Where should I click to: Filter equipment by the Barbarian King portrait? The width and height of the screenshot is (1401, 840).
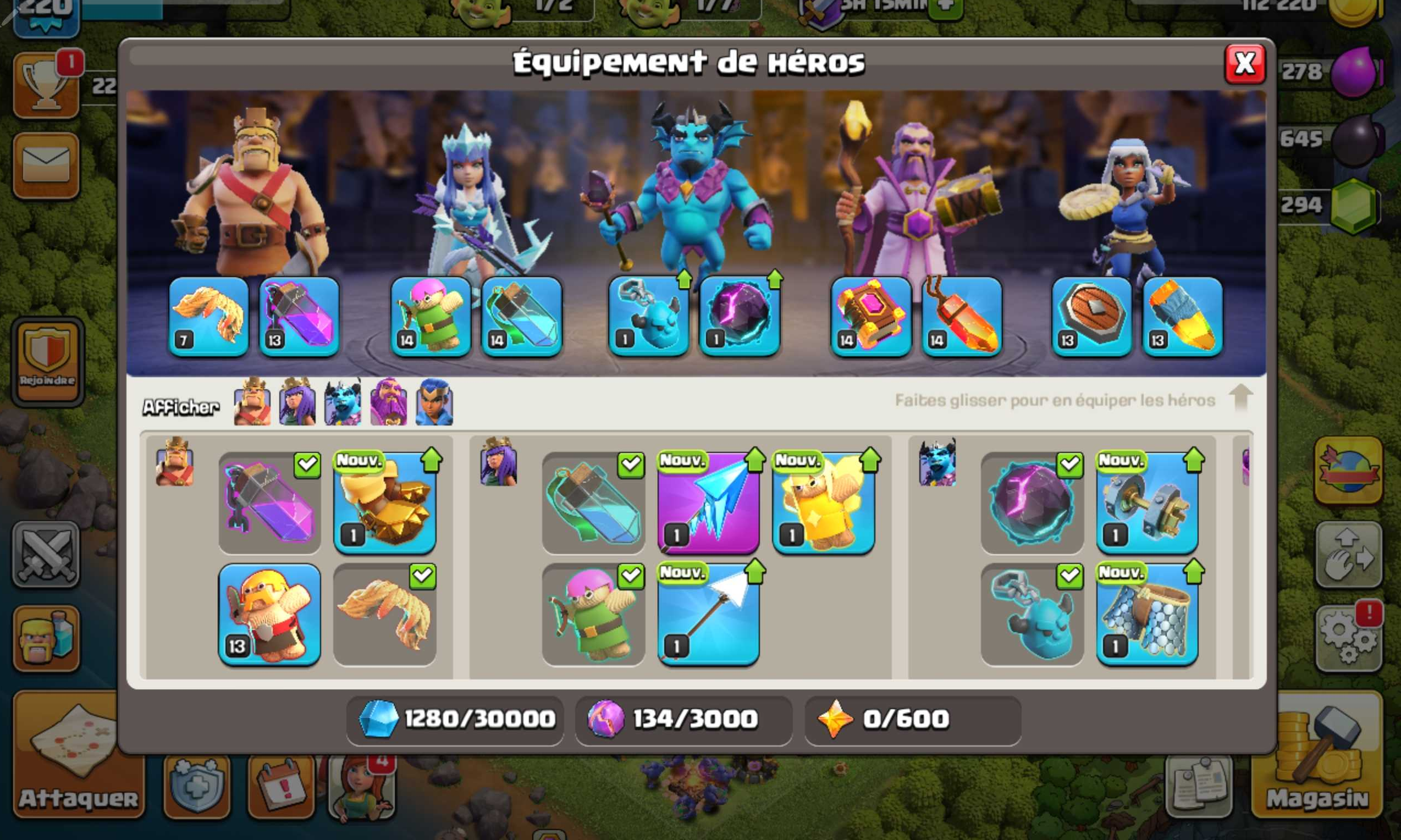click(251, 404)
